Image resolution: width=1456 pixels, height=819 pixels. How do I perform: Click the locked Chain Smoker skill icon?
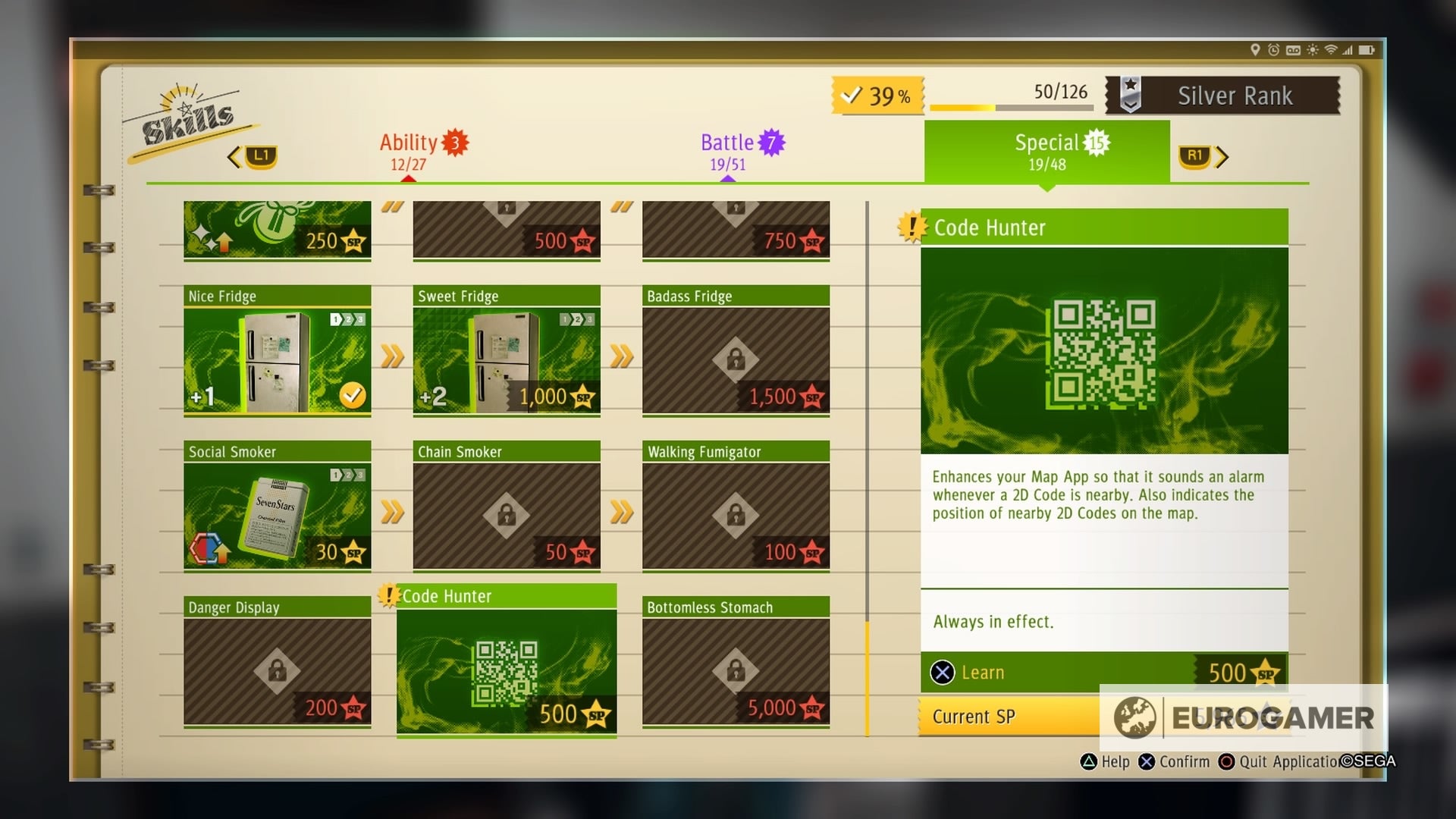[x=507, y=516]
